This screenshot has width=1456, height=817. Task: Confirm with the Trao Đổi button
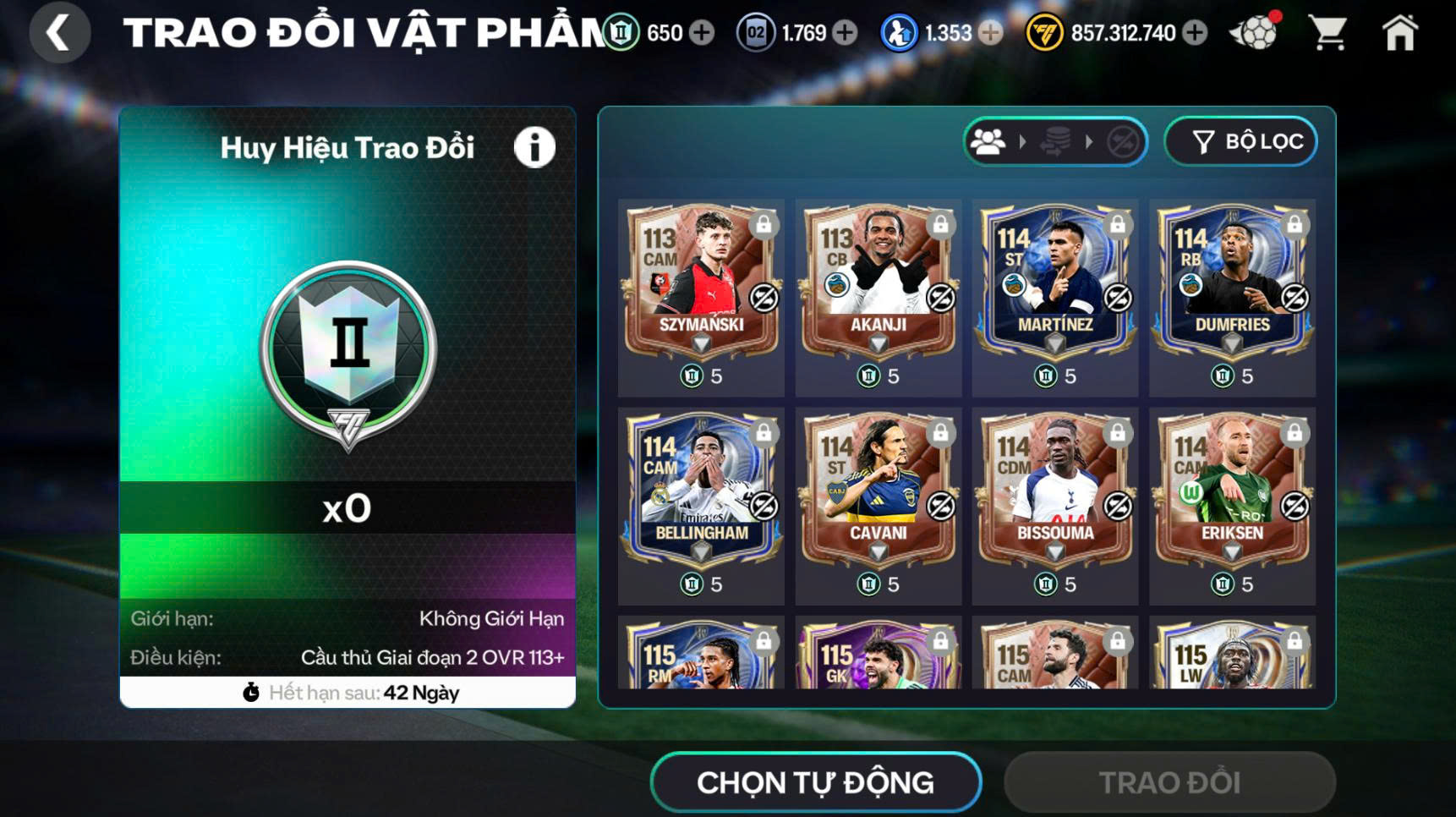coord(1169,782)
